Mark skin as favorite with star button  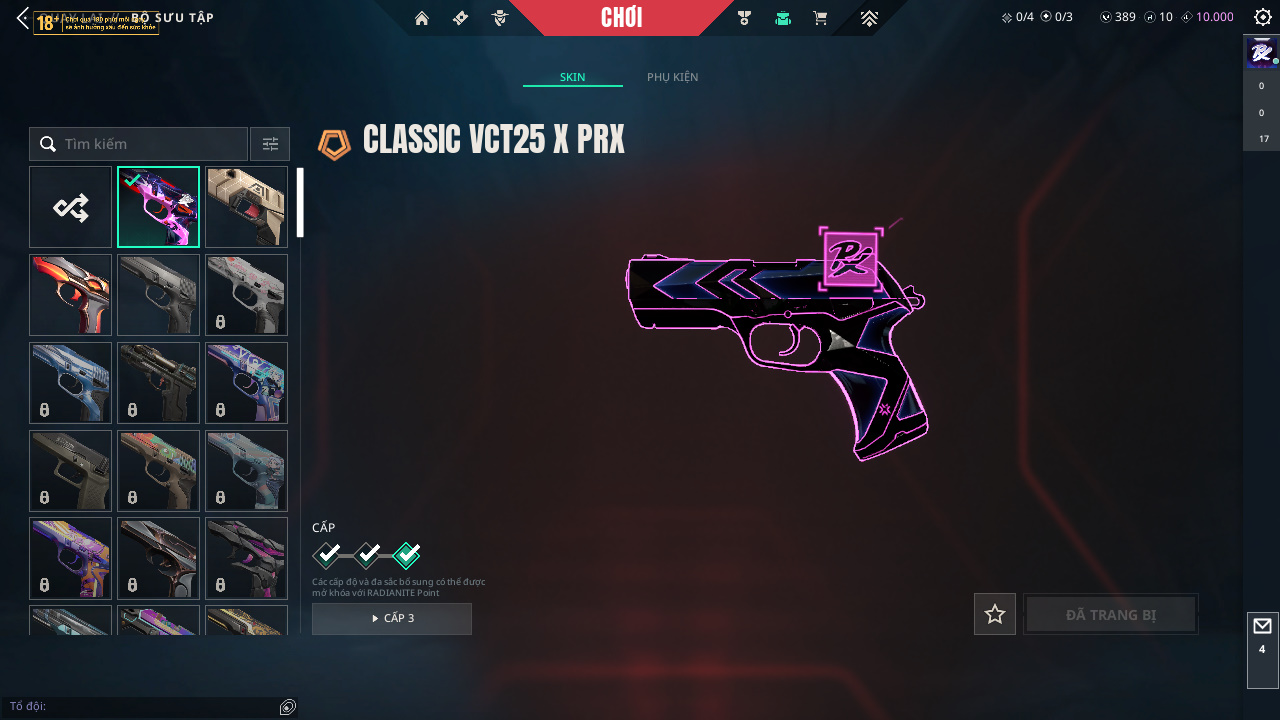995,614
